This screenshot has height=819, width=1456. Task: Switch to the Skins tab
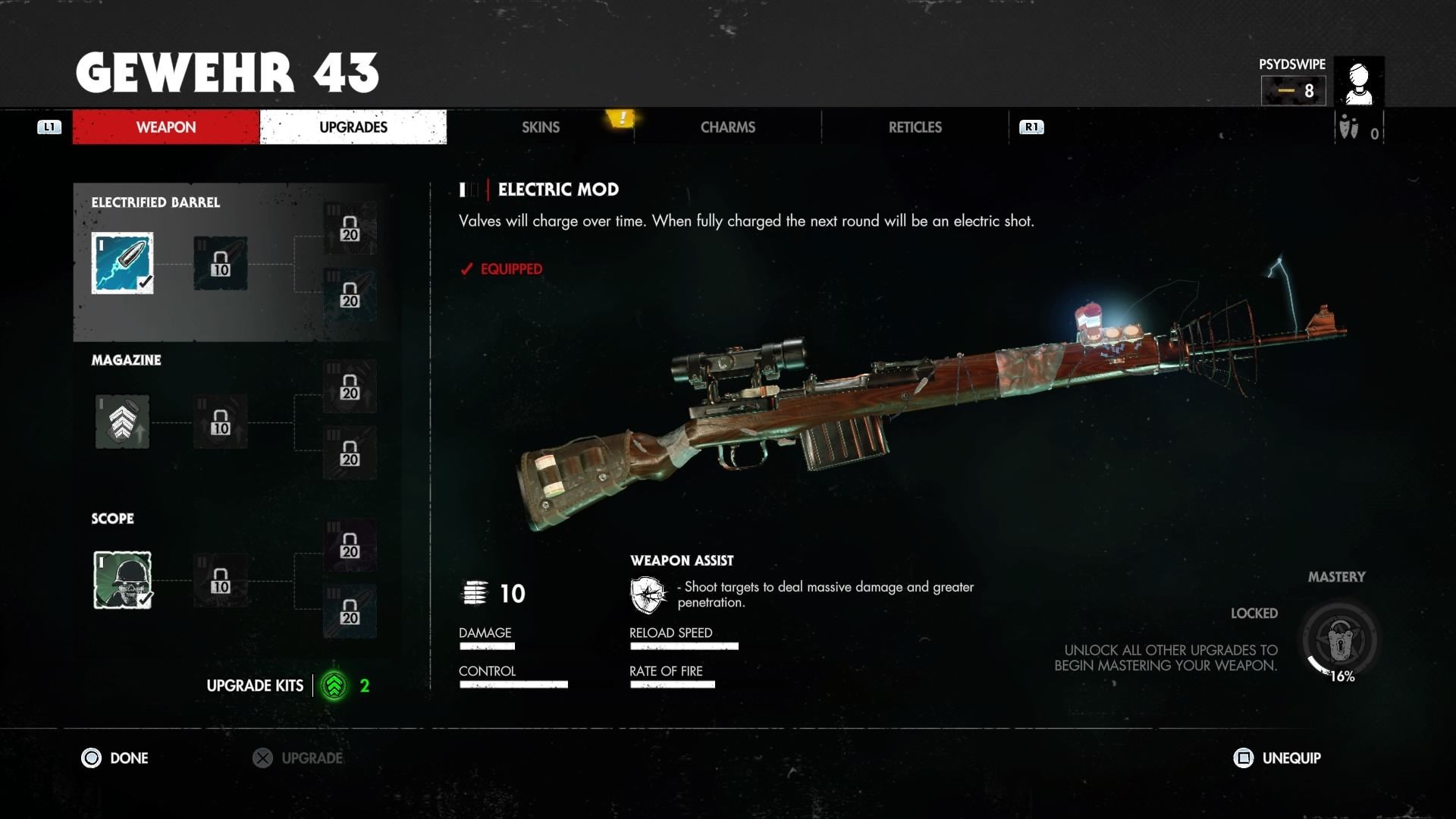coord(540,127)
